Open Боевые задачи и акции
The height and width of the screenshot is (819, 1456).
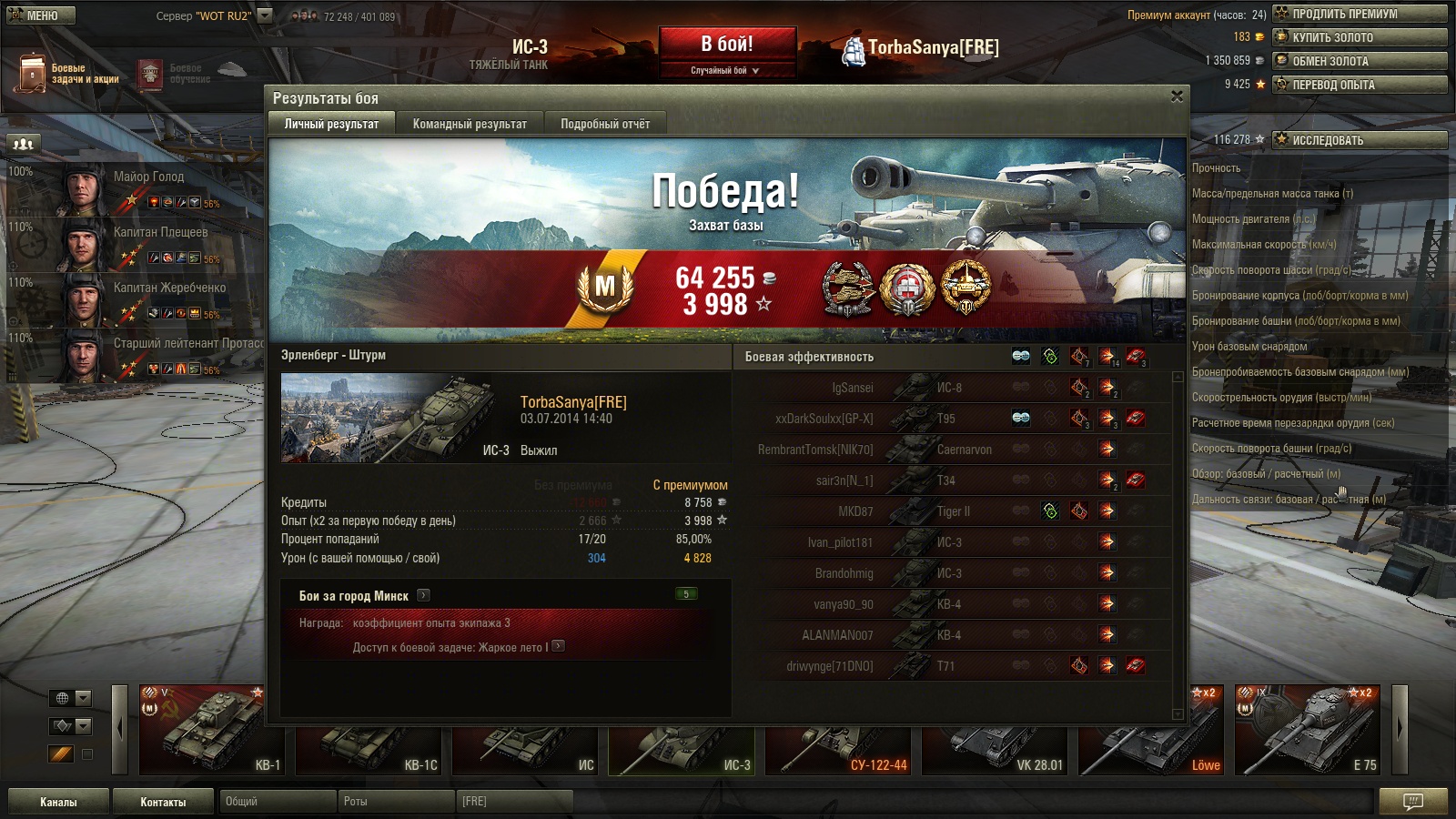click(x=68, y=74)
